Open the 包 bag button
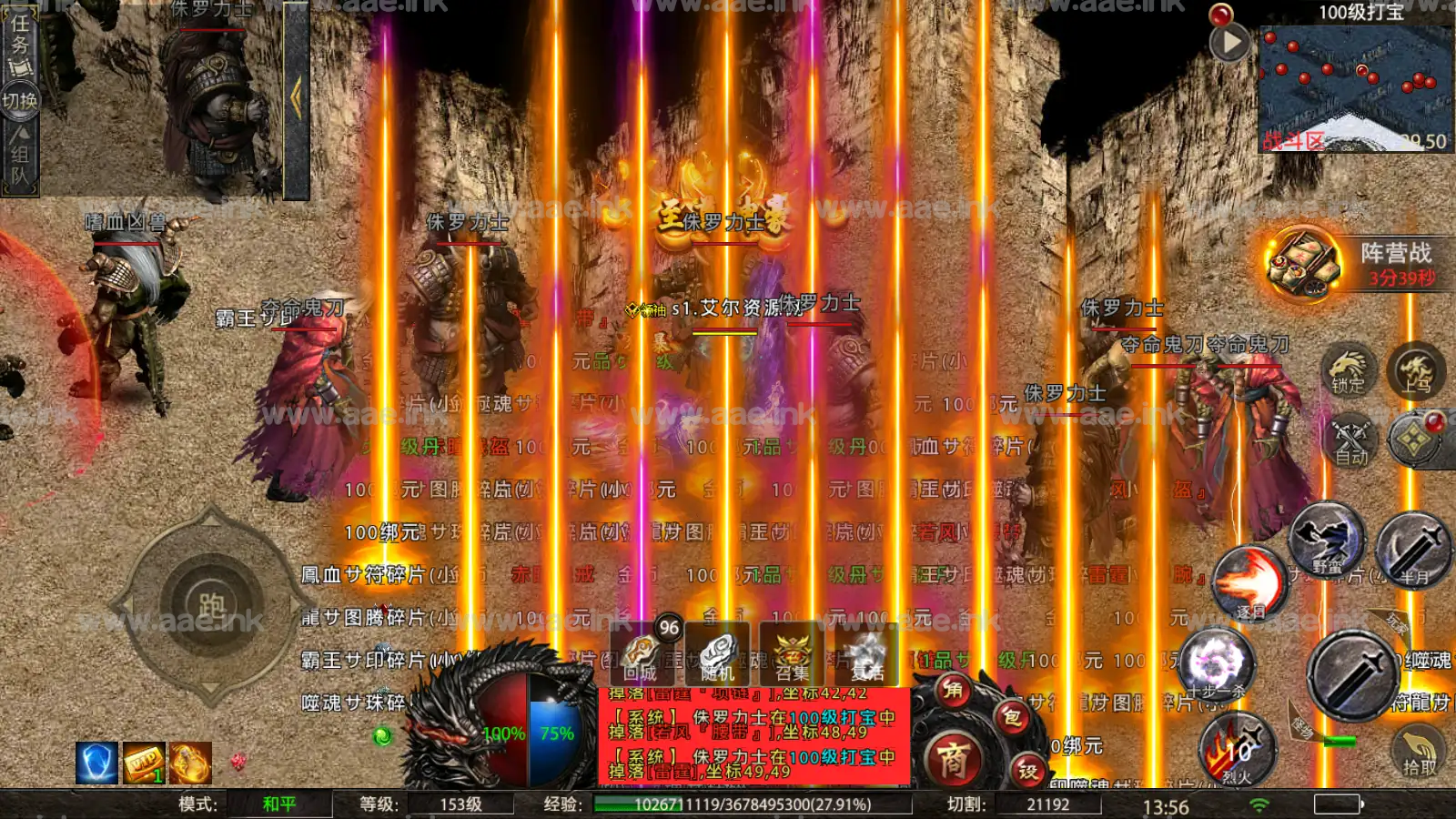 point(1011,718)
